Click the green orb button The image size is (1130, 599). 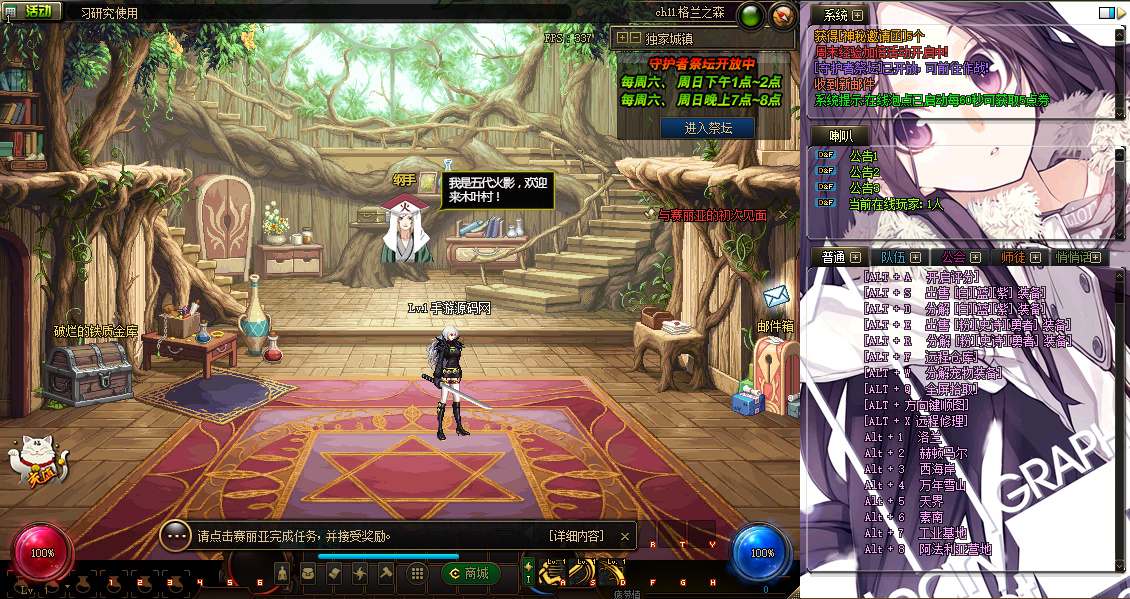tap(750, 15)
